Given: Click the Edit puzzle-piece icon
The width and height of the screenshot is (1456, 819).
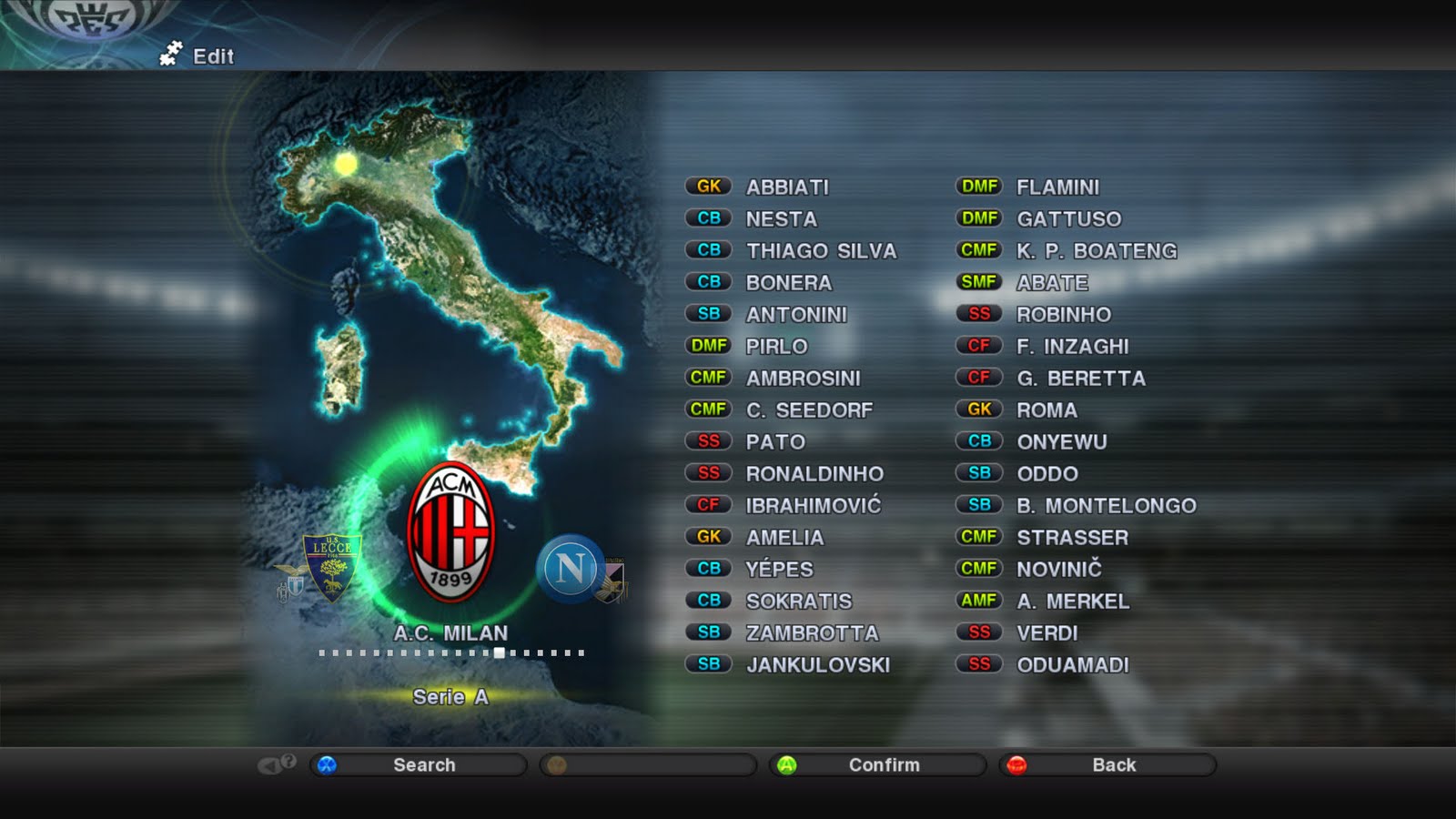Looking at the screenshot, I should (170, 56).
